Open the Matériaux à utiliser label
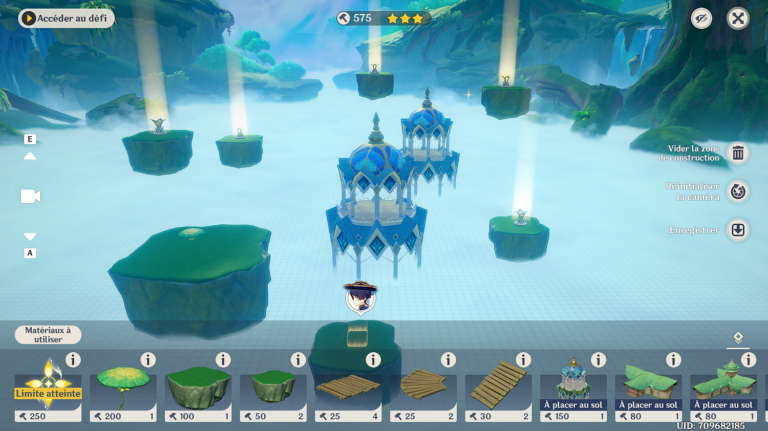The width and height of the screenshot is (768, 431). tap(48, 335)
